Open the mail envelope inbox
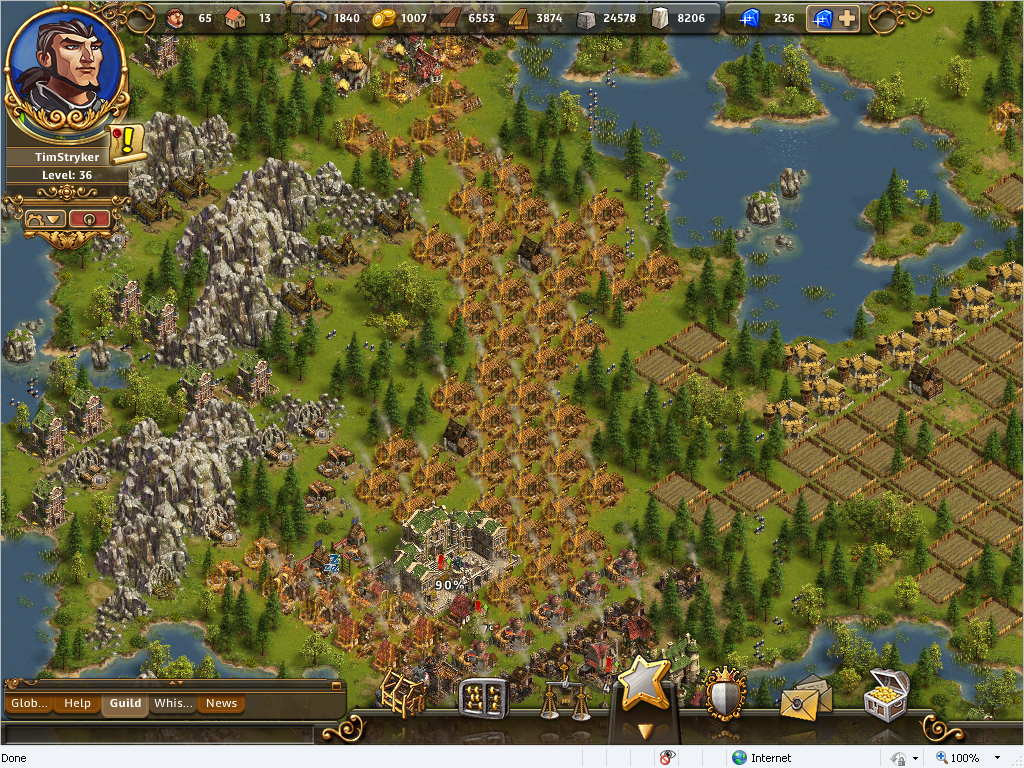1024x768 pixels. (805, 699)
